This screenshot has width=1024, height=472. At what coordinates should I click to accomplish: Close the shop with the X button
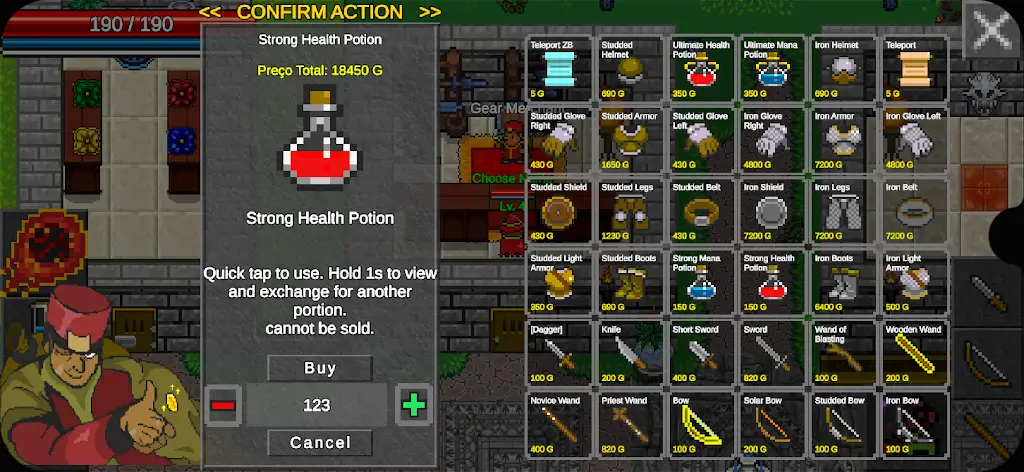(x=991, y=29)
